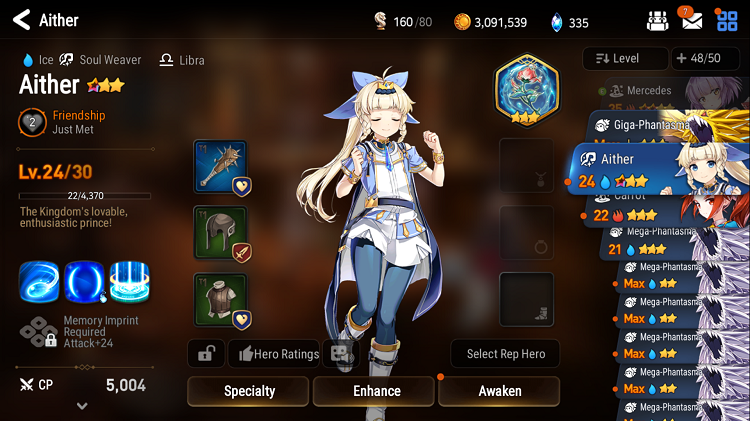Select Carrot in the hero list
Viewport: 750px width, 421px height.
click(x=640, y=205)
